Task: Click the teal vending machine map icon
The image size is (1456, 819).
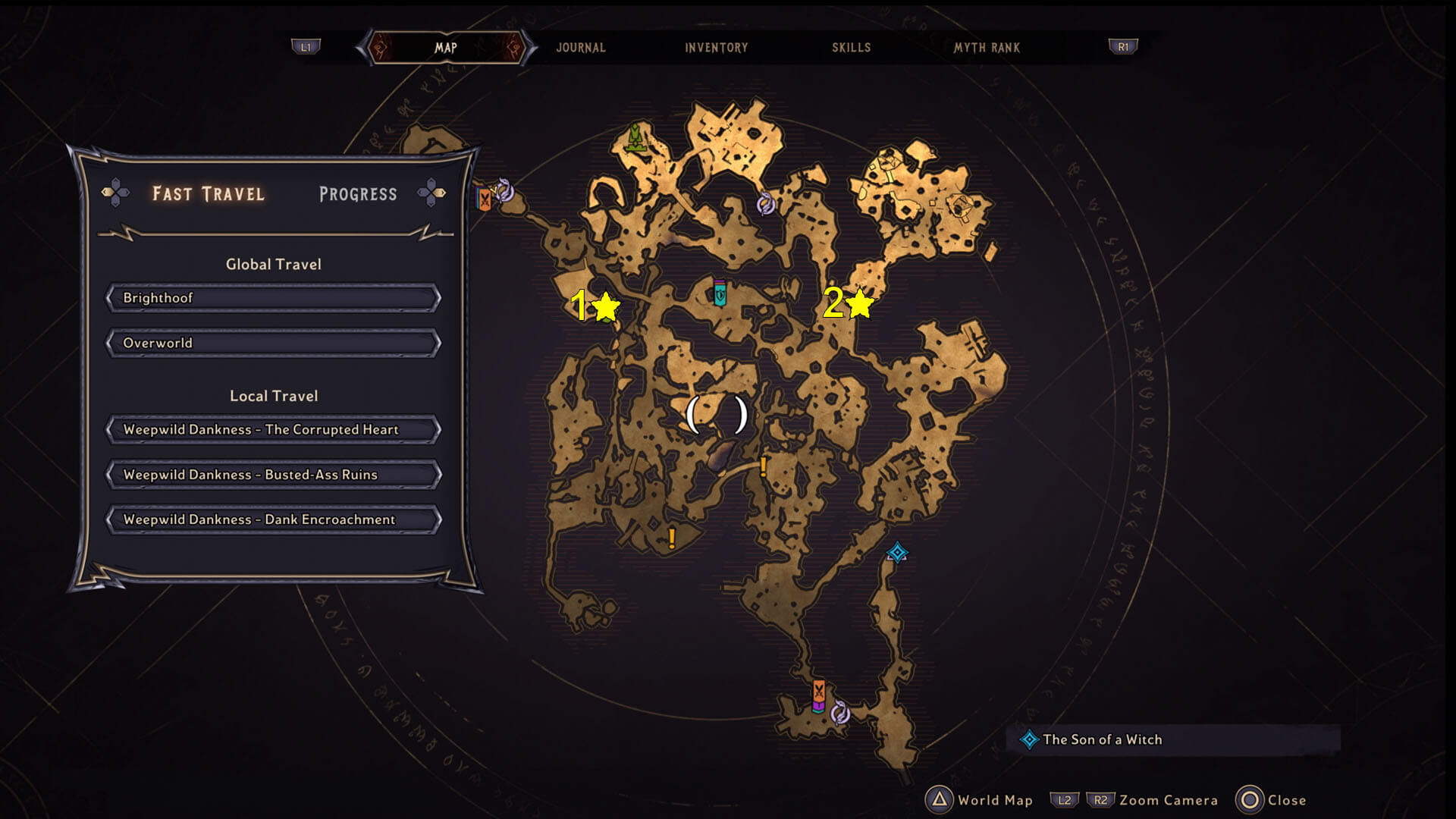Action: [x=720, y=292]
